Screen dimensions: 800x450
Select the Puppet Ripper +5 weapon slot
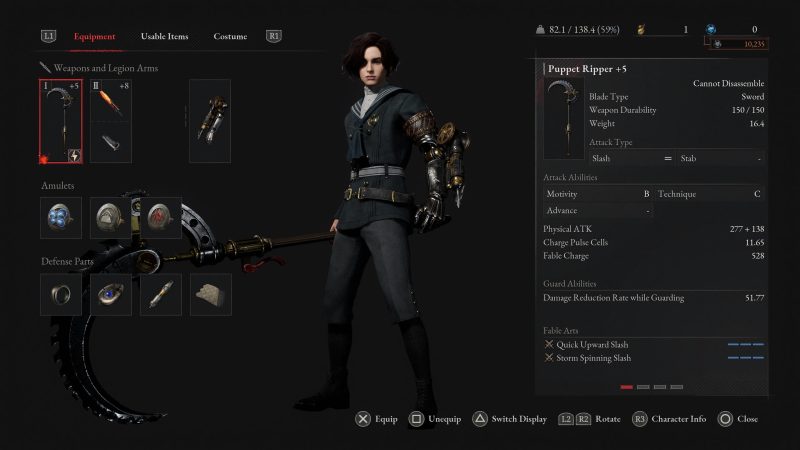61,121
